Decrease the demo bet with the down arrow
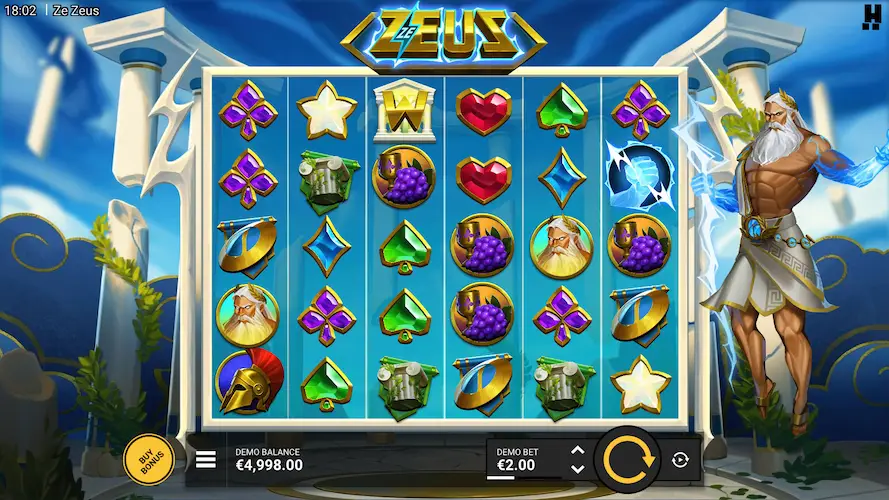Viewport: 889px width, 500px height. 577,468
